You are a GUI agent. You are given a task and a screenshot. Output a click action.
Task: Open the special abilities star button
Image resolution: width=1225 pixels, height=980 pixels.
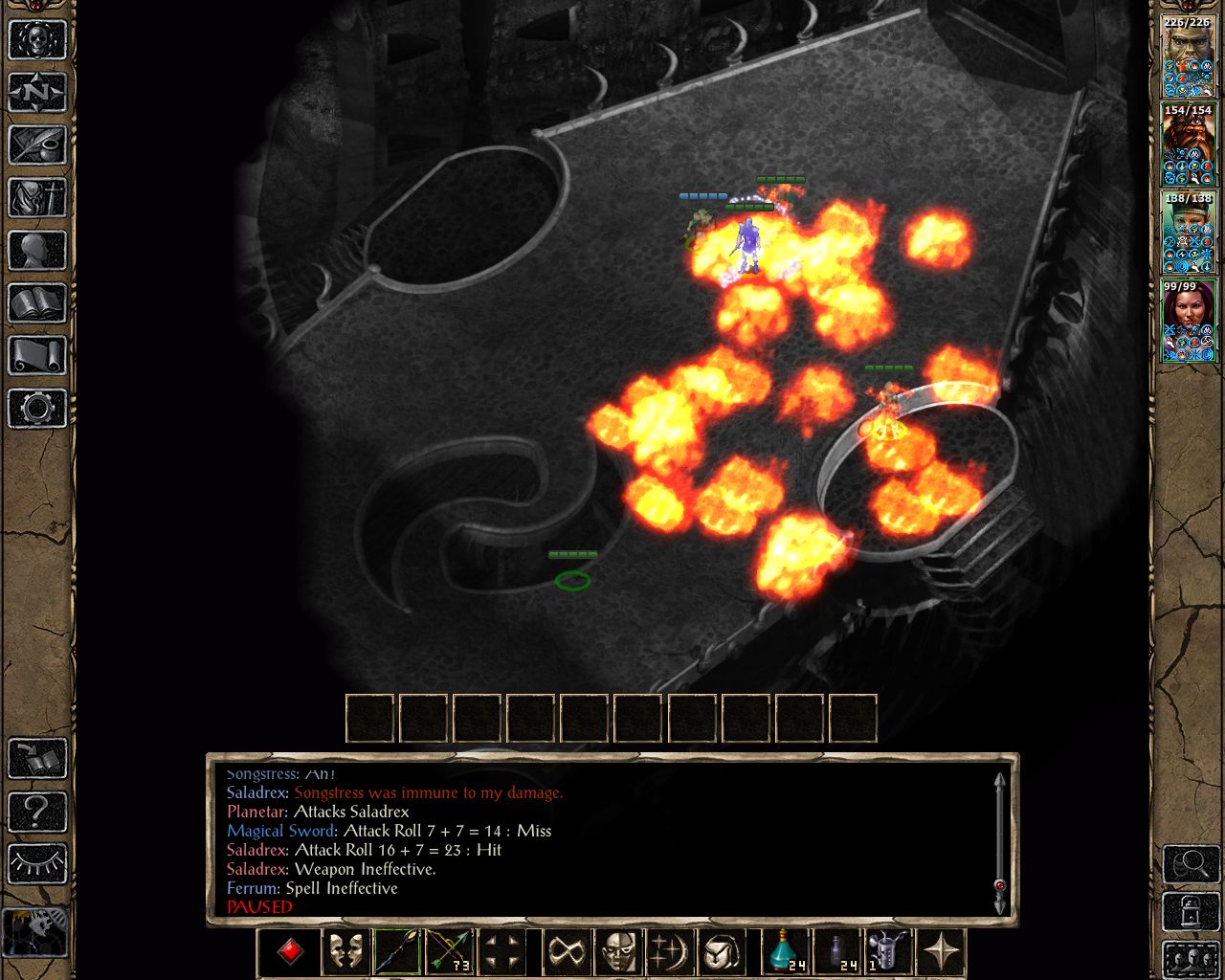click(941, 952)
